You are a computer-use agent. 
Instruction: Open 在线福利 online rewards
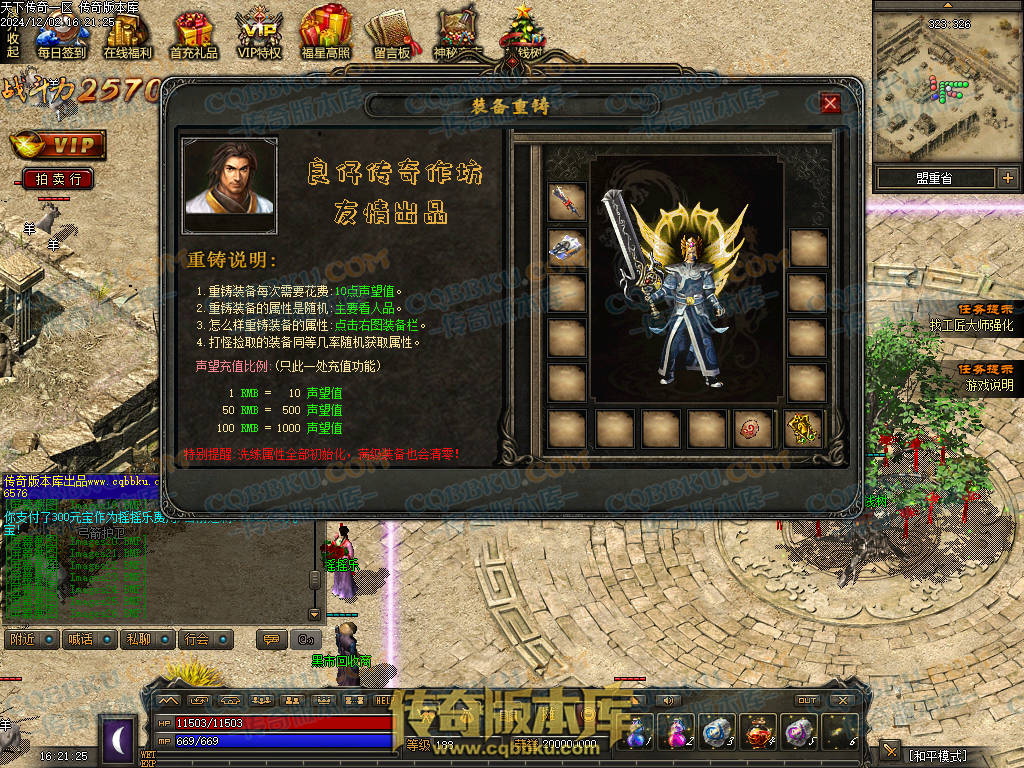127,36
